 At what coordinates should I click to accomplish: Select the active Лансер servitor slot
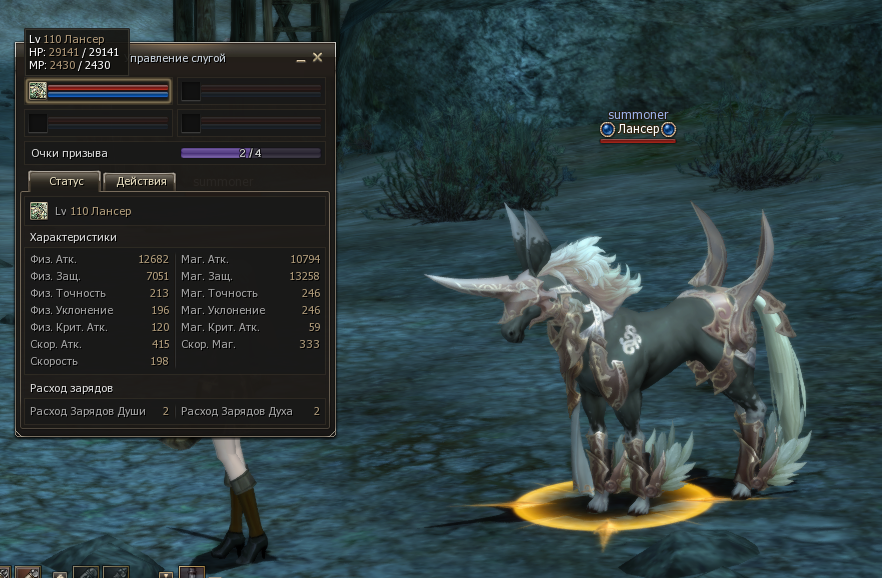pyautogui.click(x=98, y=92)
